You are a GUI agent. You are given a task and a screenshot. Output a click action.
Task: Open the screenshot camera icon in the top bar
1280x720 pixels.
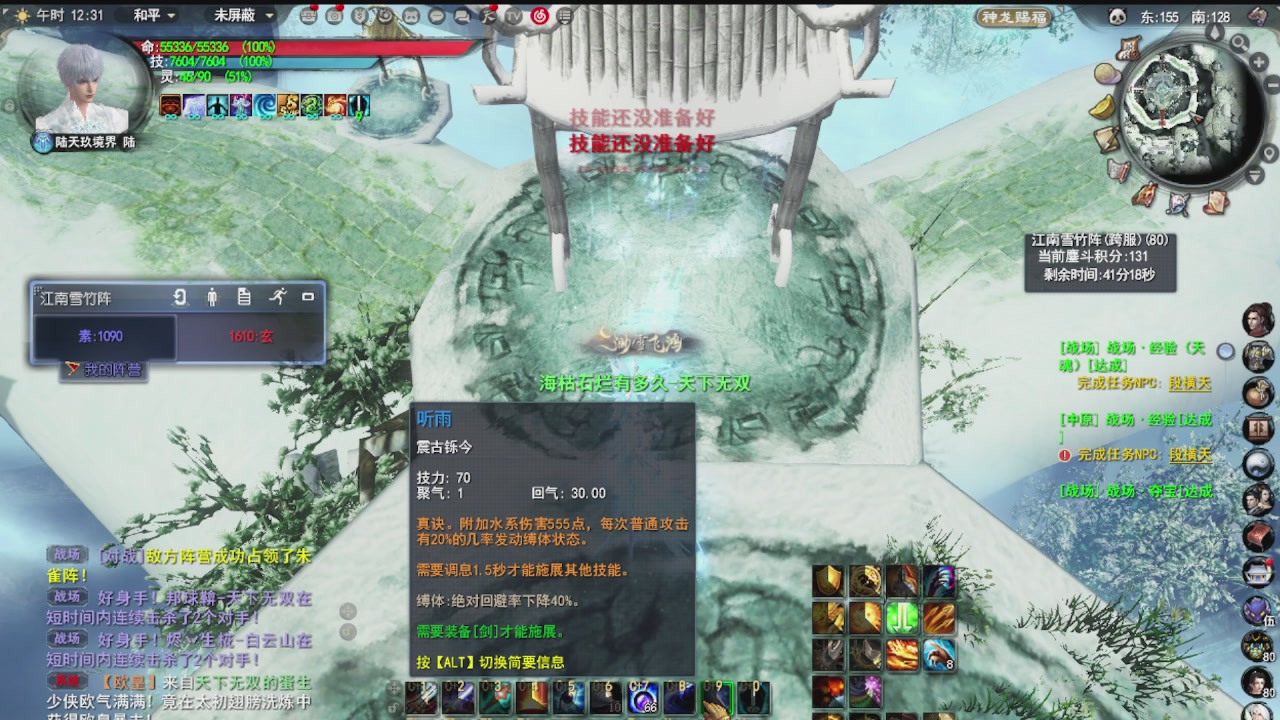point(335,15)
